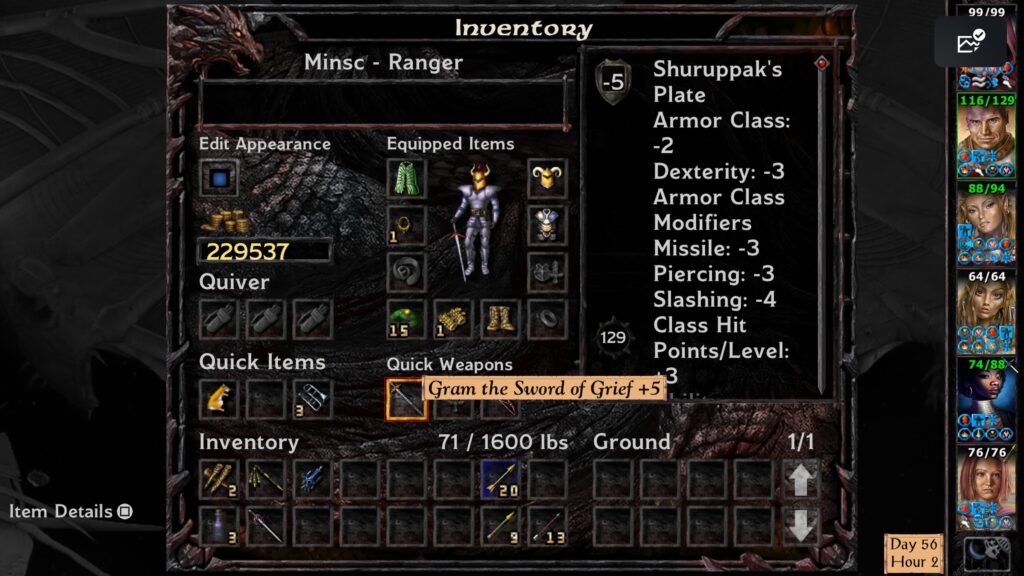Click the ground page down arrow
Viewport: 1024px width, 576px height.
coord(802,525)
